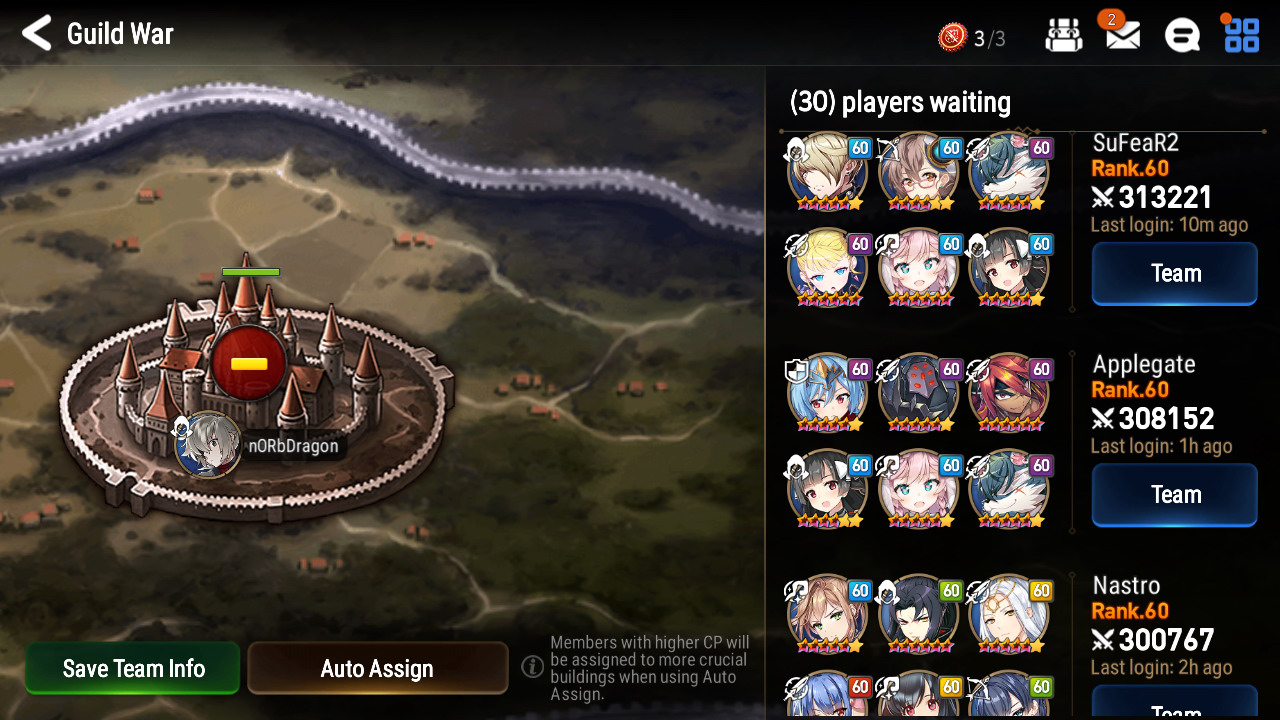Select Applegate's blue-haired knight hero portrait
The image size is (1280, 720).
tap(827, 393)
